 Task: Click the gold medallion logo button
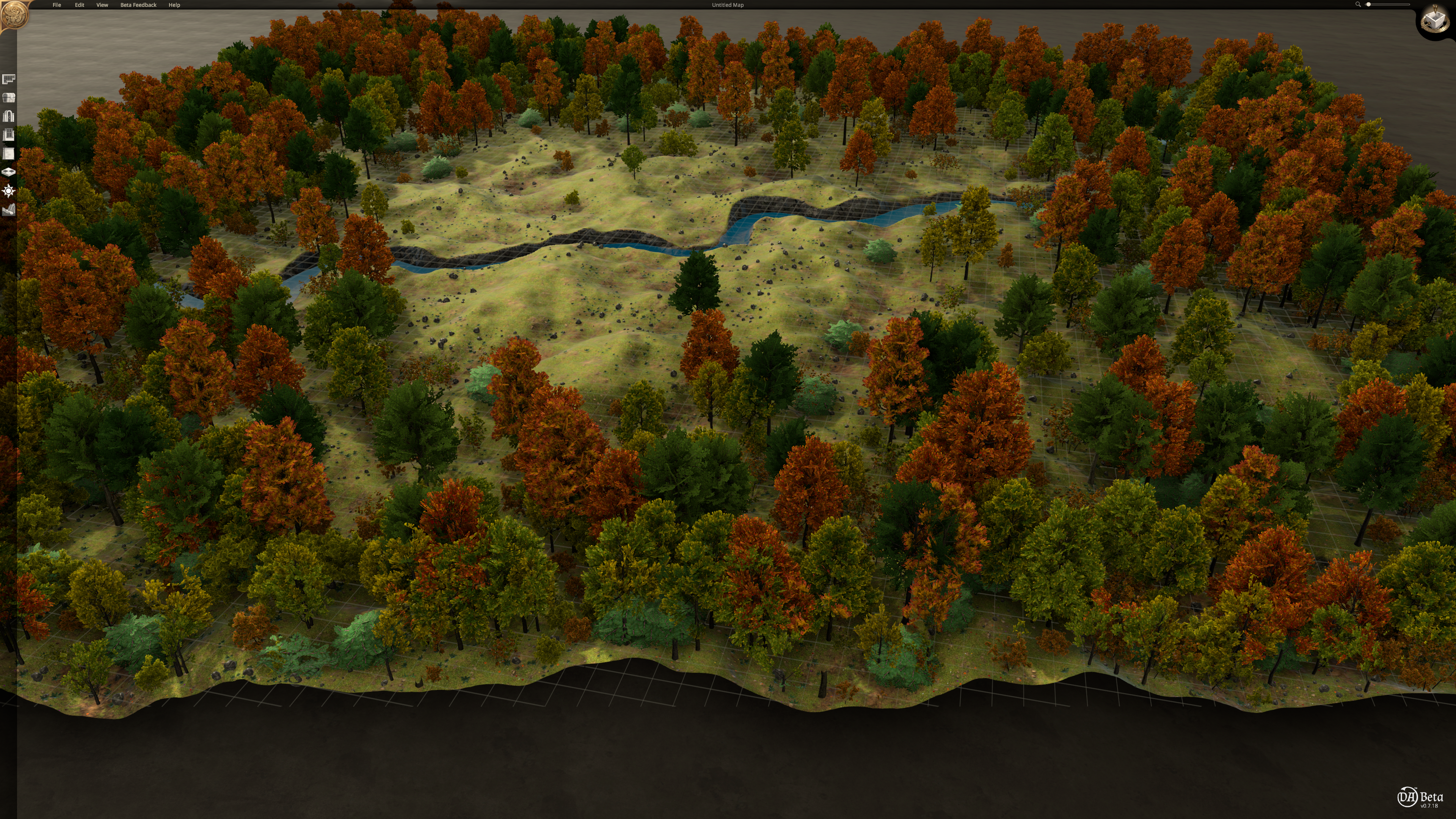(14, 15)
